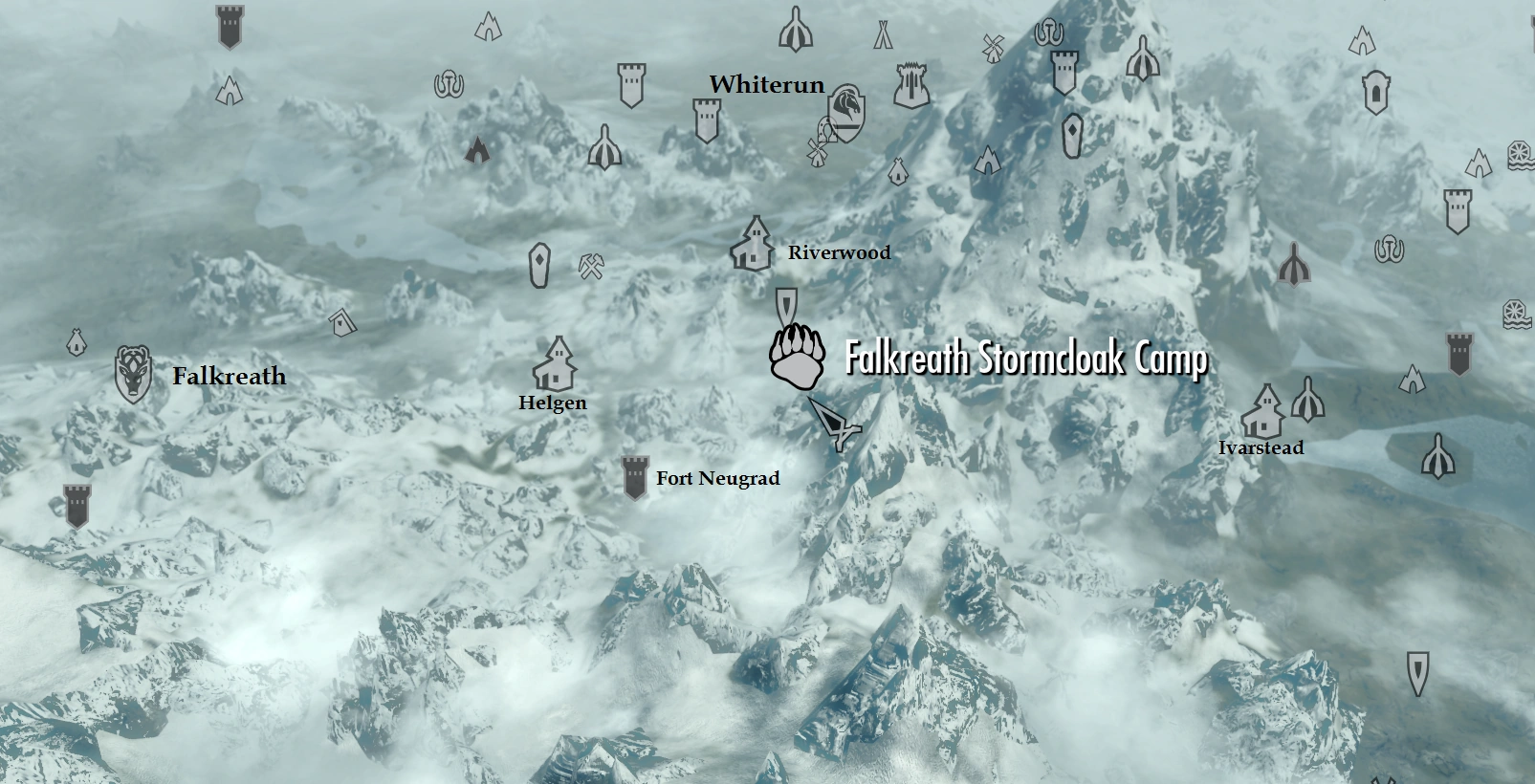This screenshot has width=1535, height=784.
Task: Click the Falkreath label text
Action: [x=228, y=376]
